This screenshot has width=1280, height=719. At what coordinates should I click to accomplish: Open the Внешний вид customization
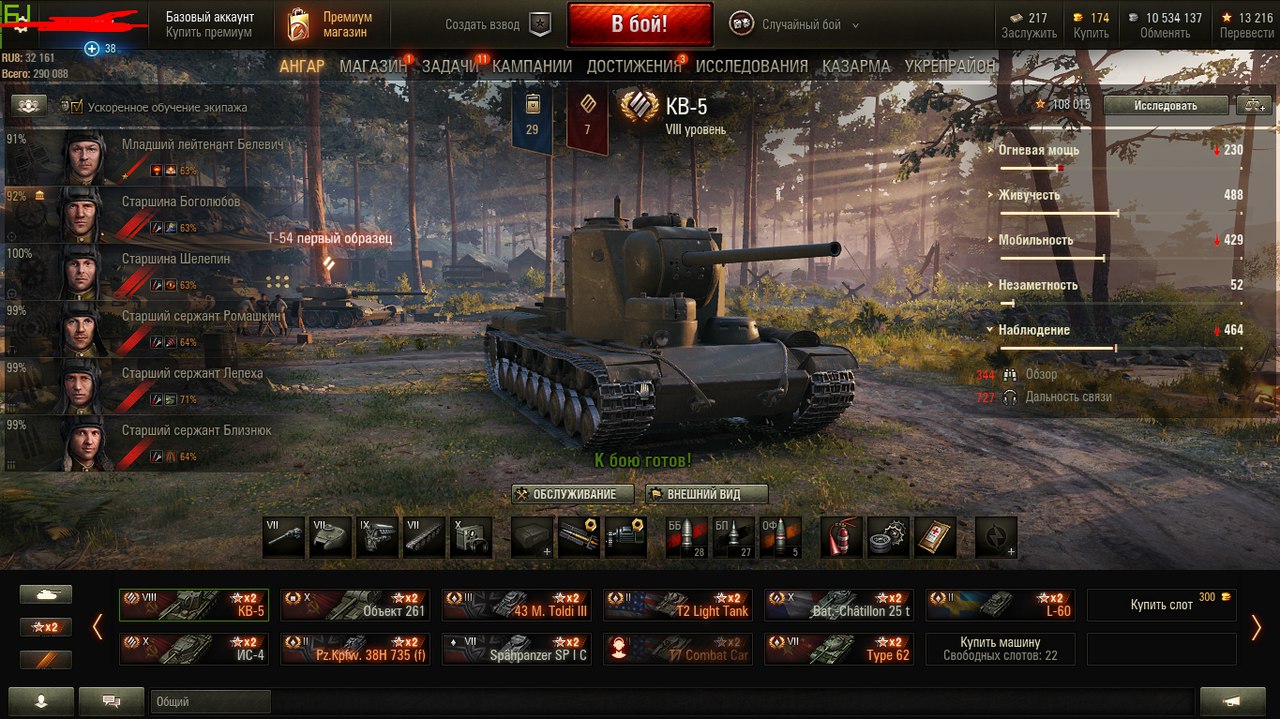pyautogui.click(x=706, y=494)
